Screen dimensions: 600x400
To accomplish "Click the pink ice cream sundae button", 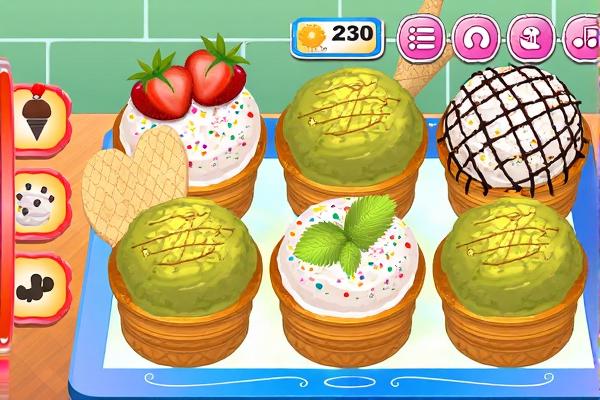I will tap(531, 39).
